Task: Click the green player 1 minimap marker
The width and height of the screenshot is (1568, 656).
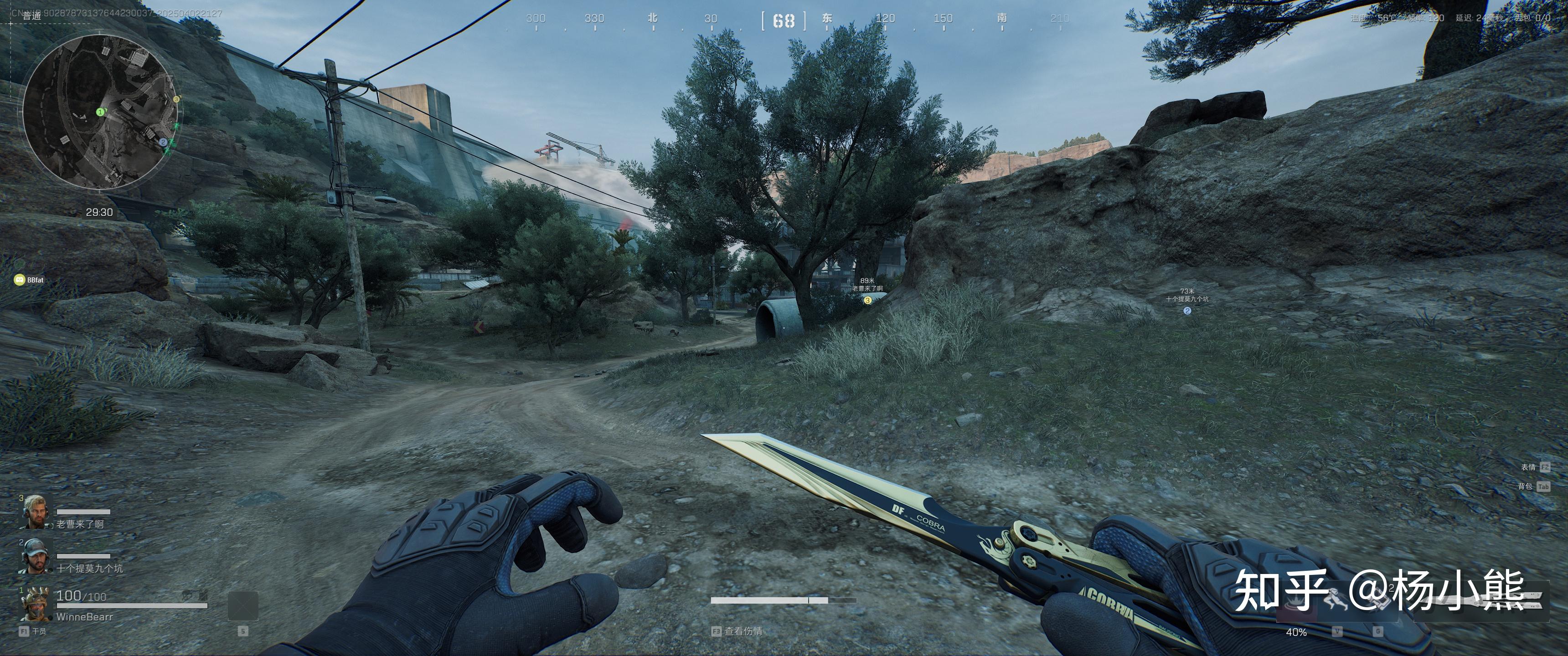Action: 100,112
